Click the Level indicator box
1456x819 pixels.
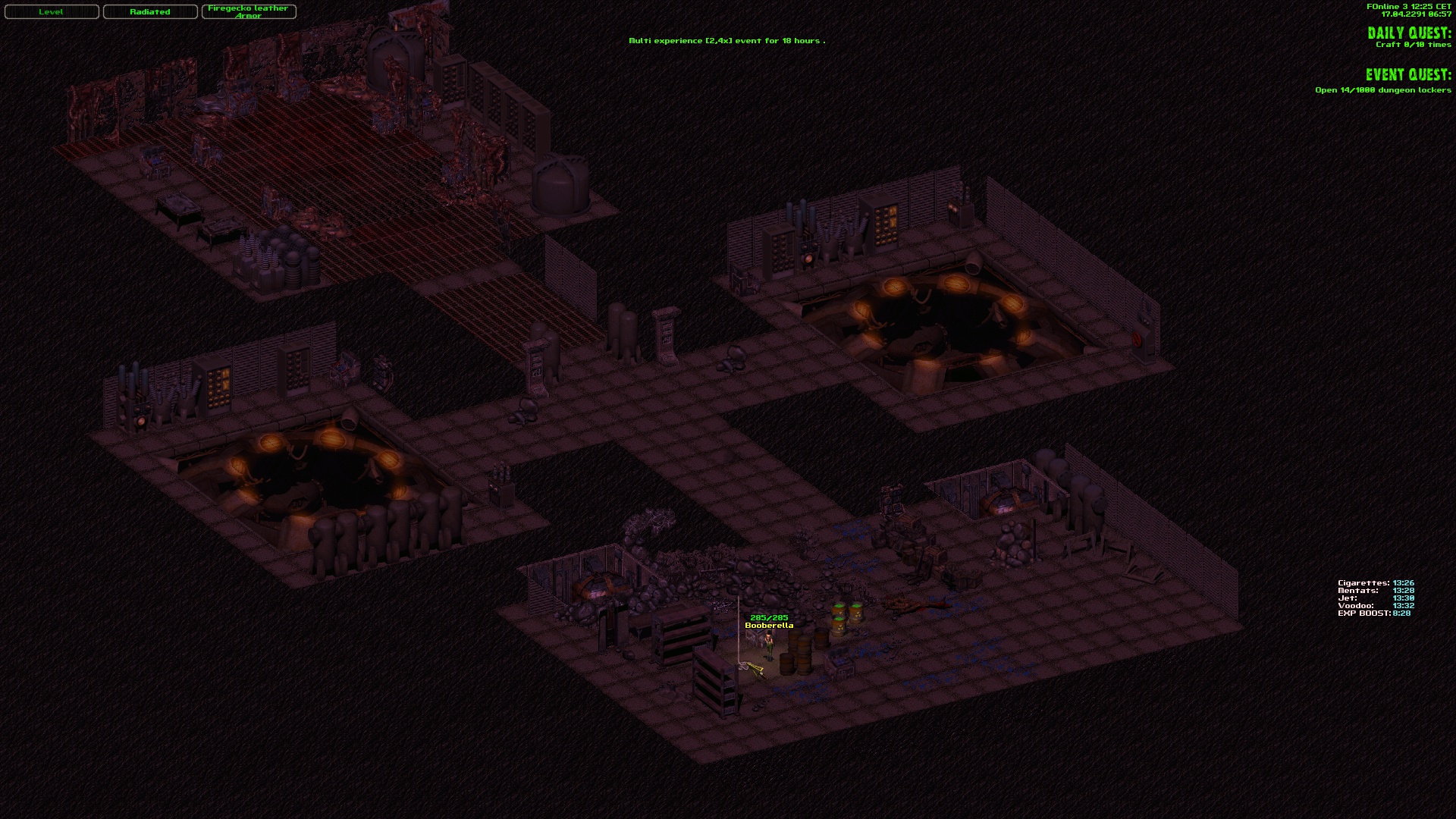click(52, 12)
